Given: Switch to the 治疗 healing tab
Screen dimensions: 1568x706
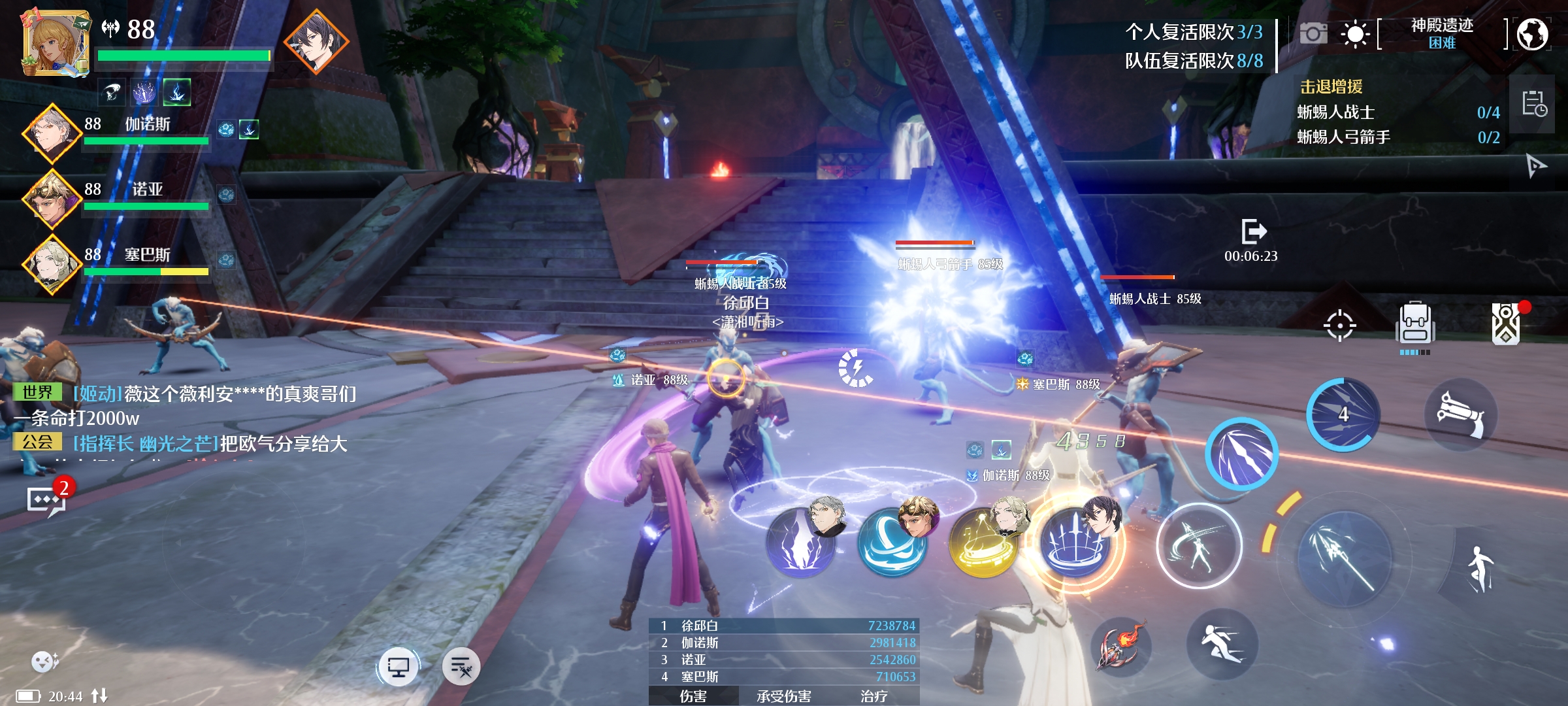Looking at the screenshot, I should (x=874, y=696).
